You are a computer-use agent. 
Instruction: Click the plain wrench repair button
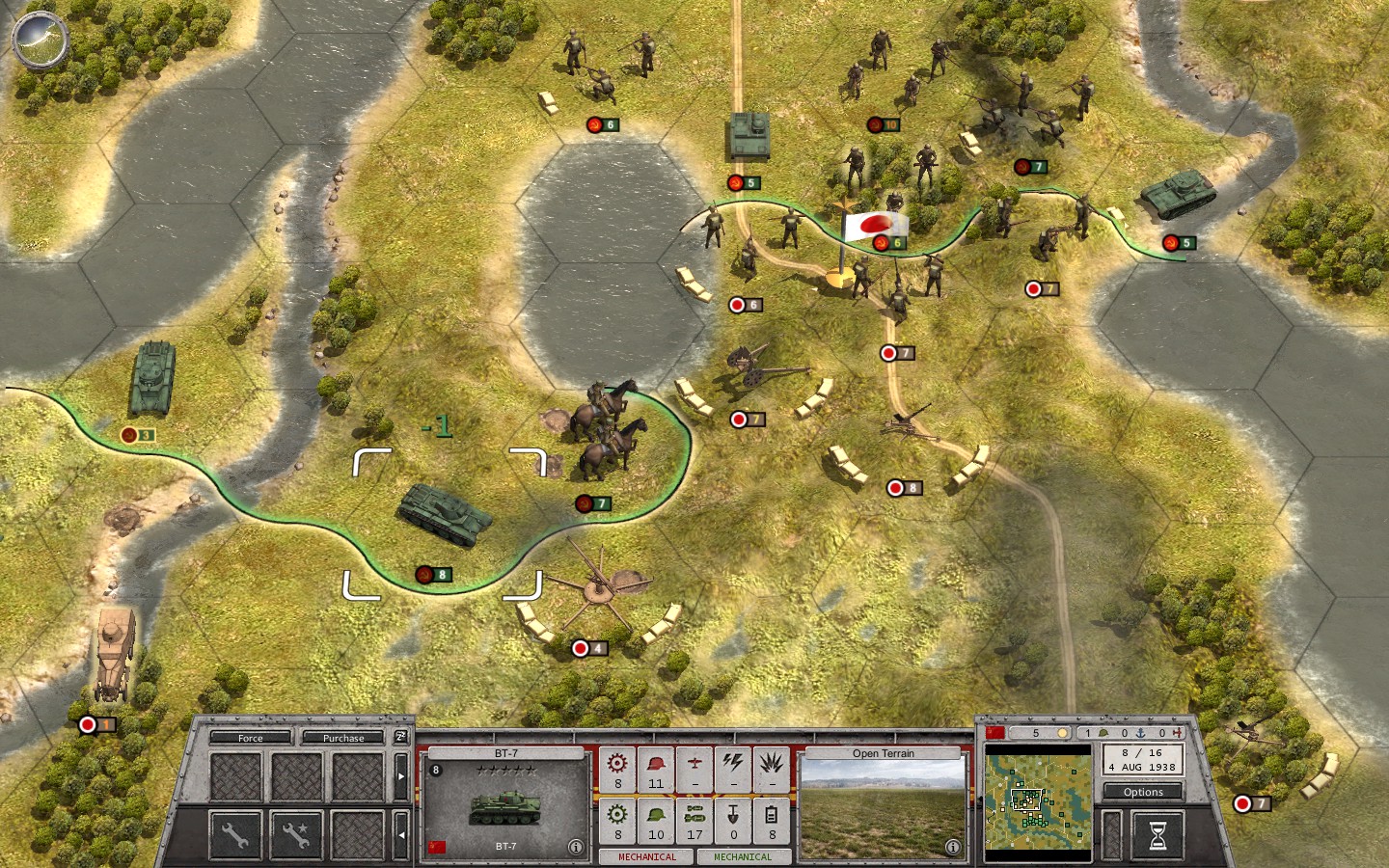coord(235,834)
